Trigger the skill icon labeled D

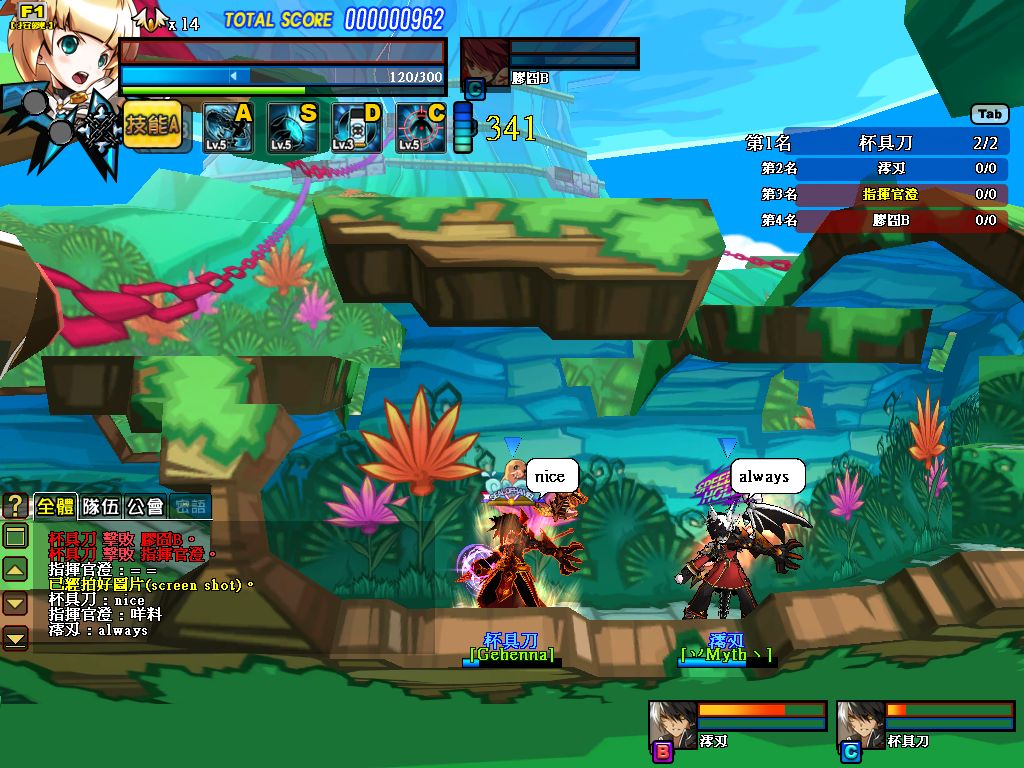356,128
